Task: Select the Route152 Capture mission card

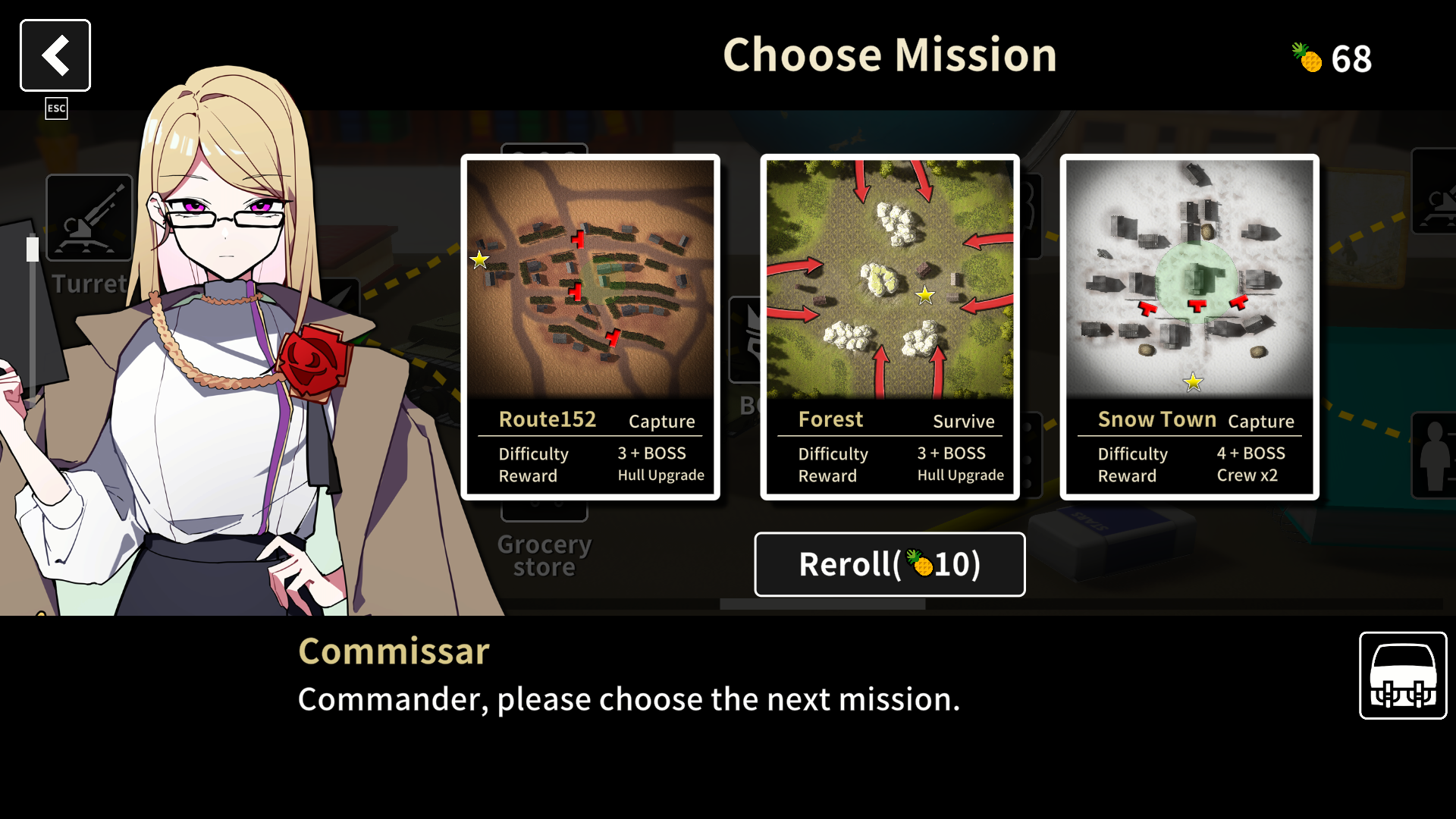Action: point(591,328)
